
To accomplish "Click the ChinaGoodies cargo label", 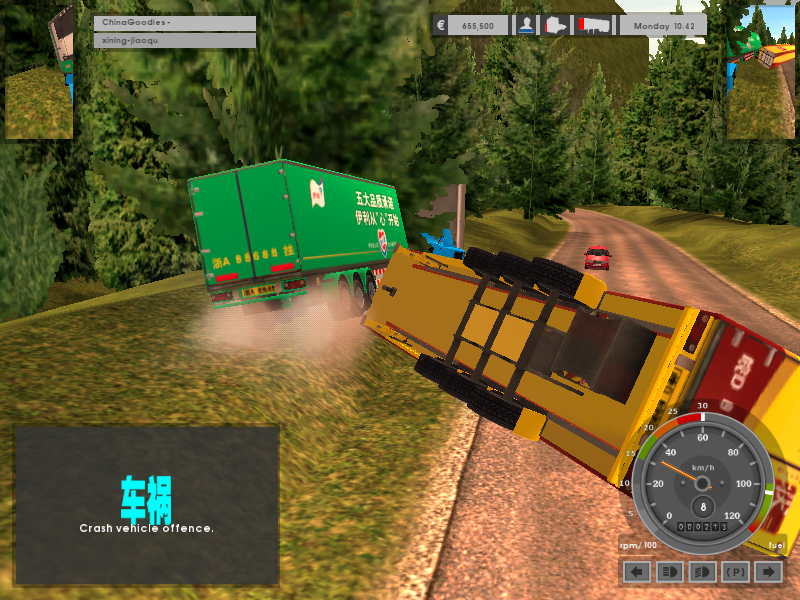I will 174,23.
